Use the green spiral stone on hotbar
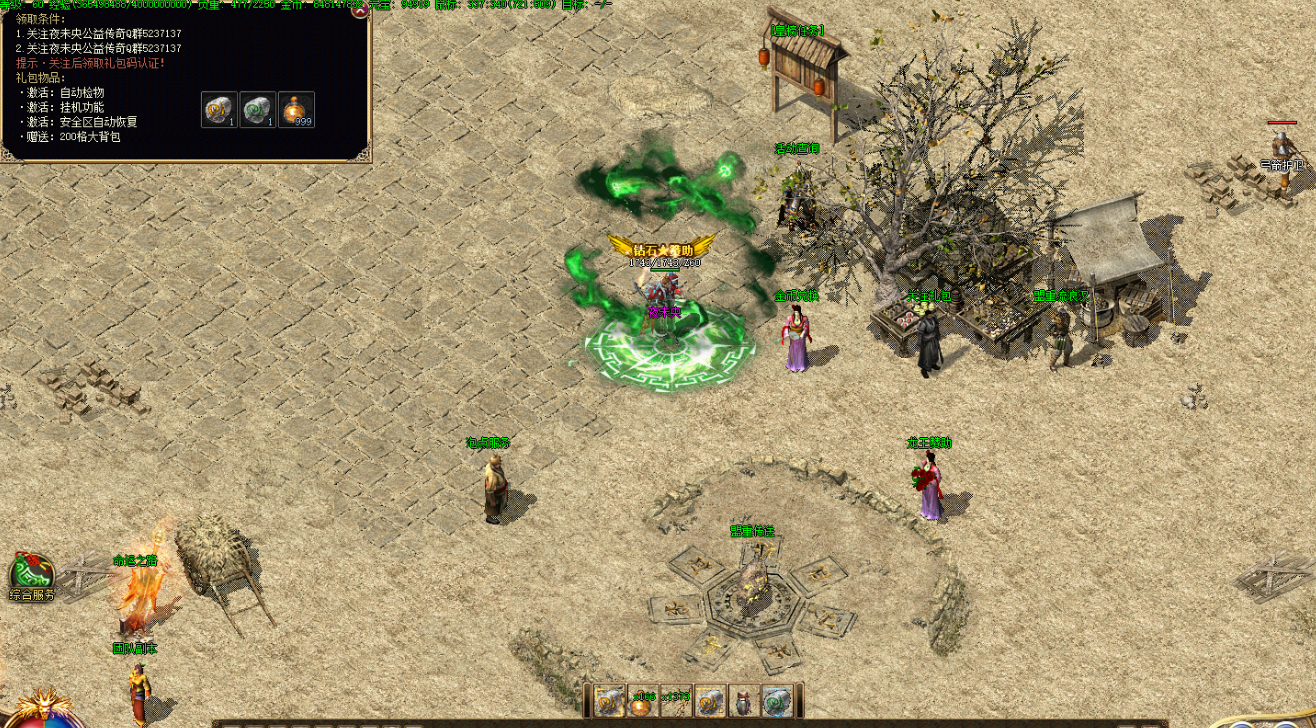This screenshot has width=1316, height=728. [x=777, y=702]
